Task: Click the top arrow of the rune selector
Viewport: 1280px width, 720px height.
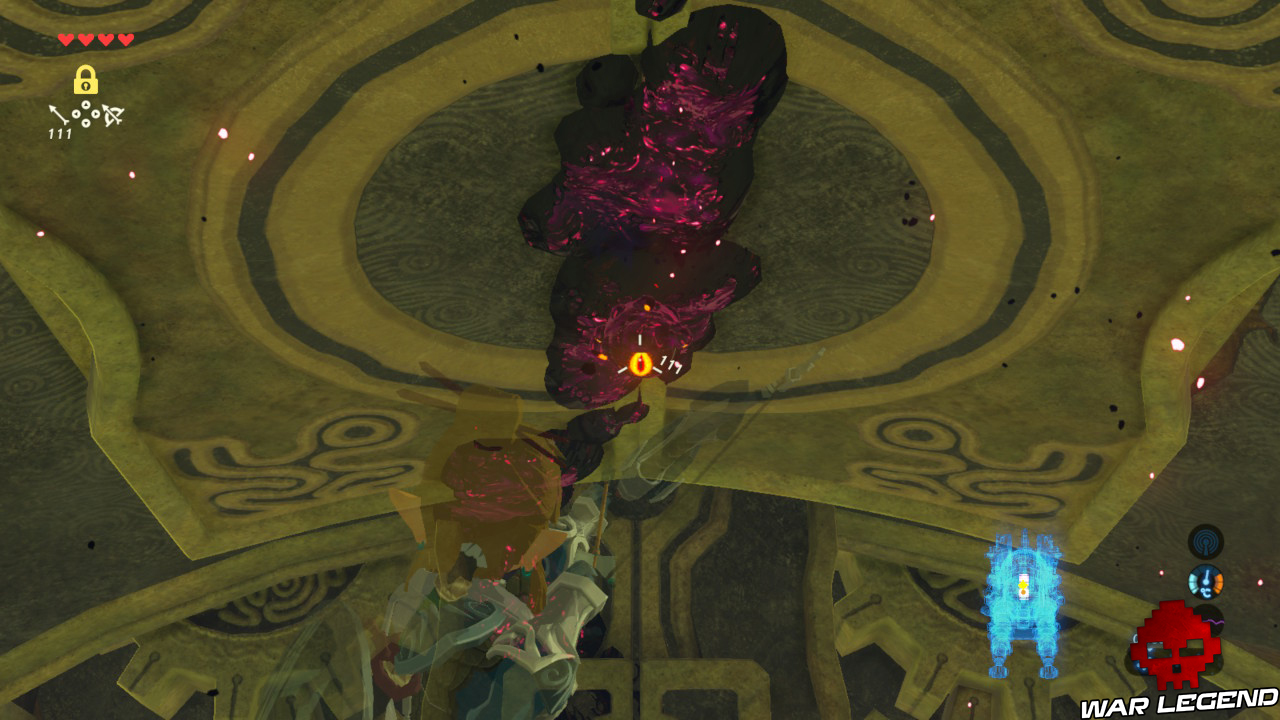Action: point(85,104)
